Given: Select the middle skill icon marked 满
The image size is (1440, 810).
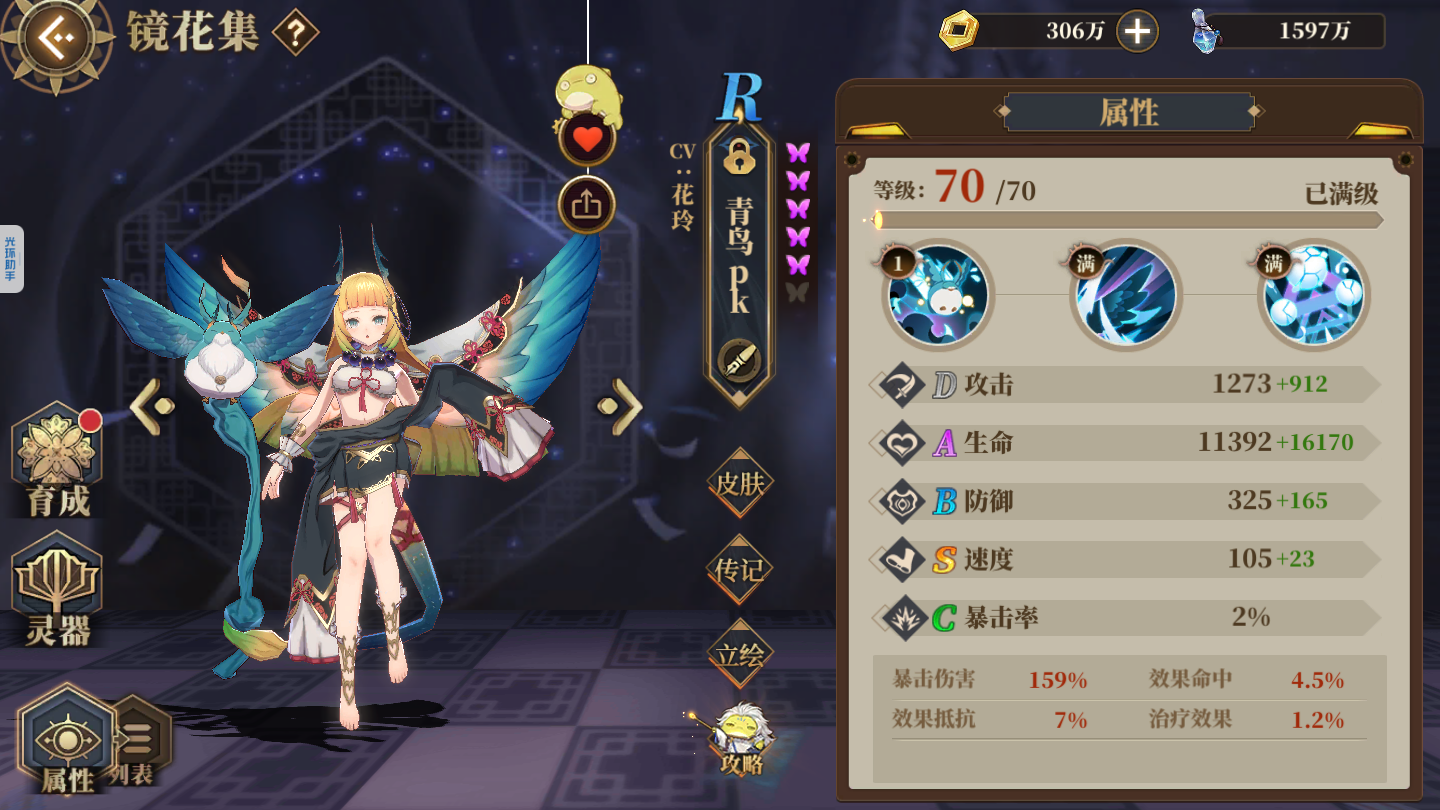Looking at the screenshot, I should click(1126, 297).
